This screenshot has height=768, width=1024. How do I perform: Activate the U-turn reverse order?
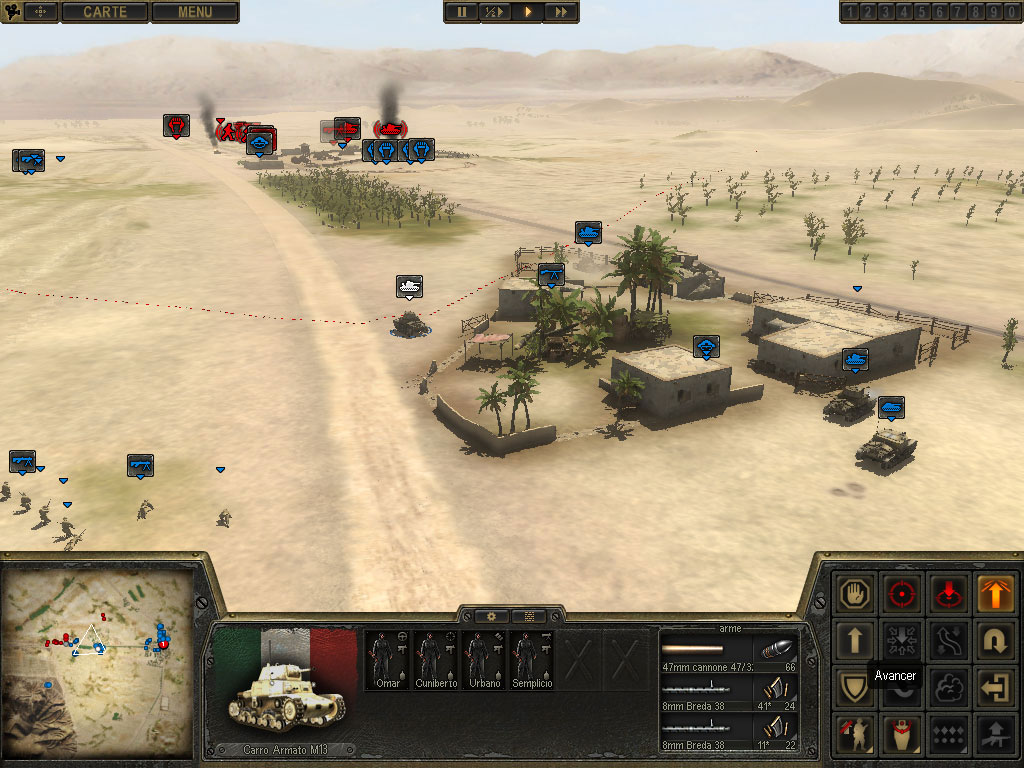993,640
